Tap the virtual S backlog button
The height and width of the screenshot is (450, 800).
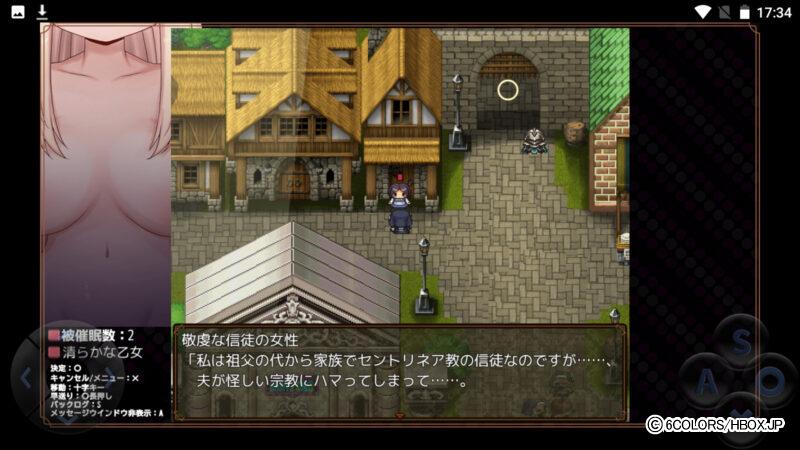[x=741, y=342]
